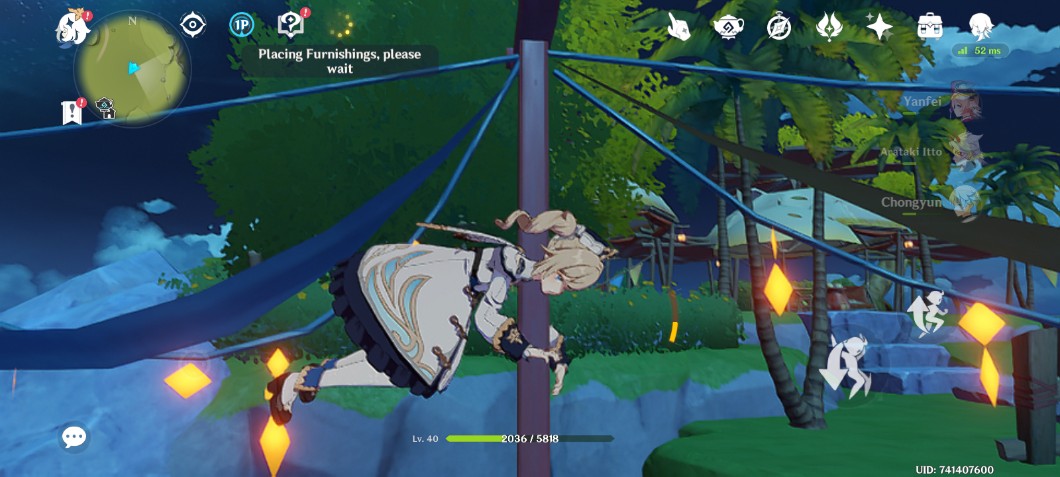
Task: Open the hand-and-star icon in the top bar
Action: [679, 27]
